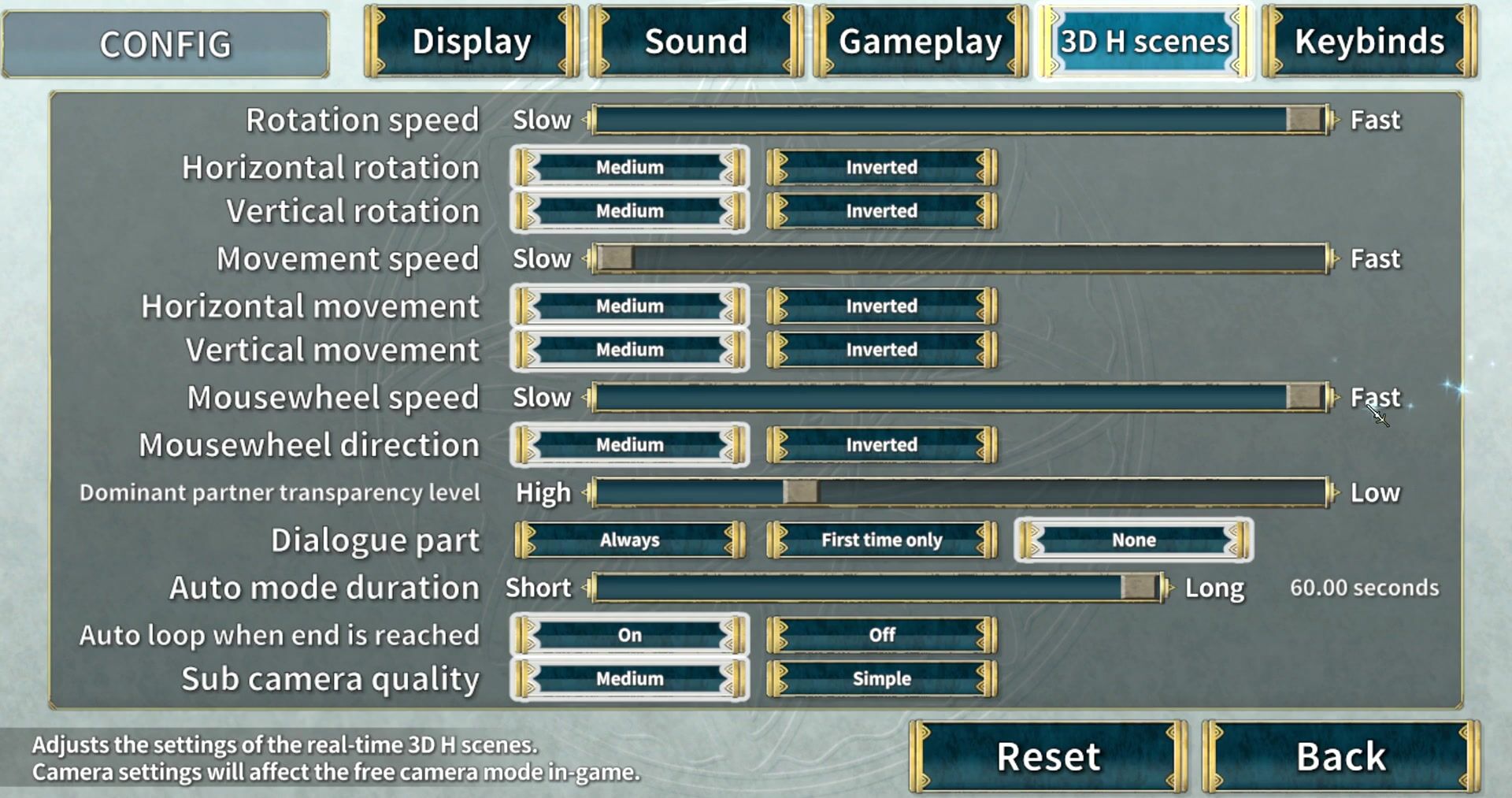Open the Sound settings tab
Screen dimensions: 1512x798
pos(696,42)
